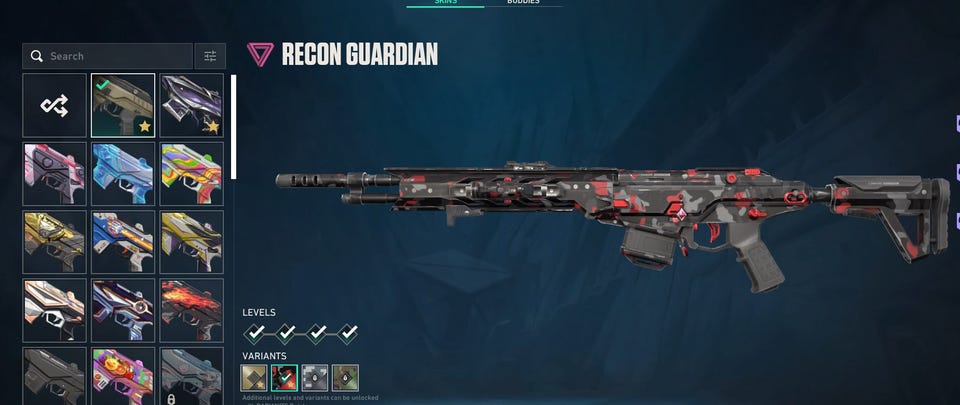Choose the pink and green candy skin

(123, 375)
